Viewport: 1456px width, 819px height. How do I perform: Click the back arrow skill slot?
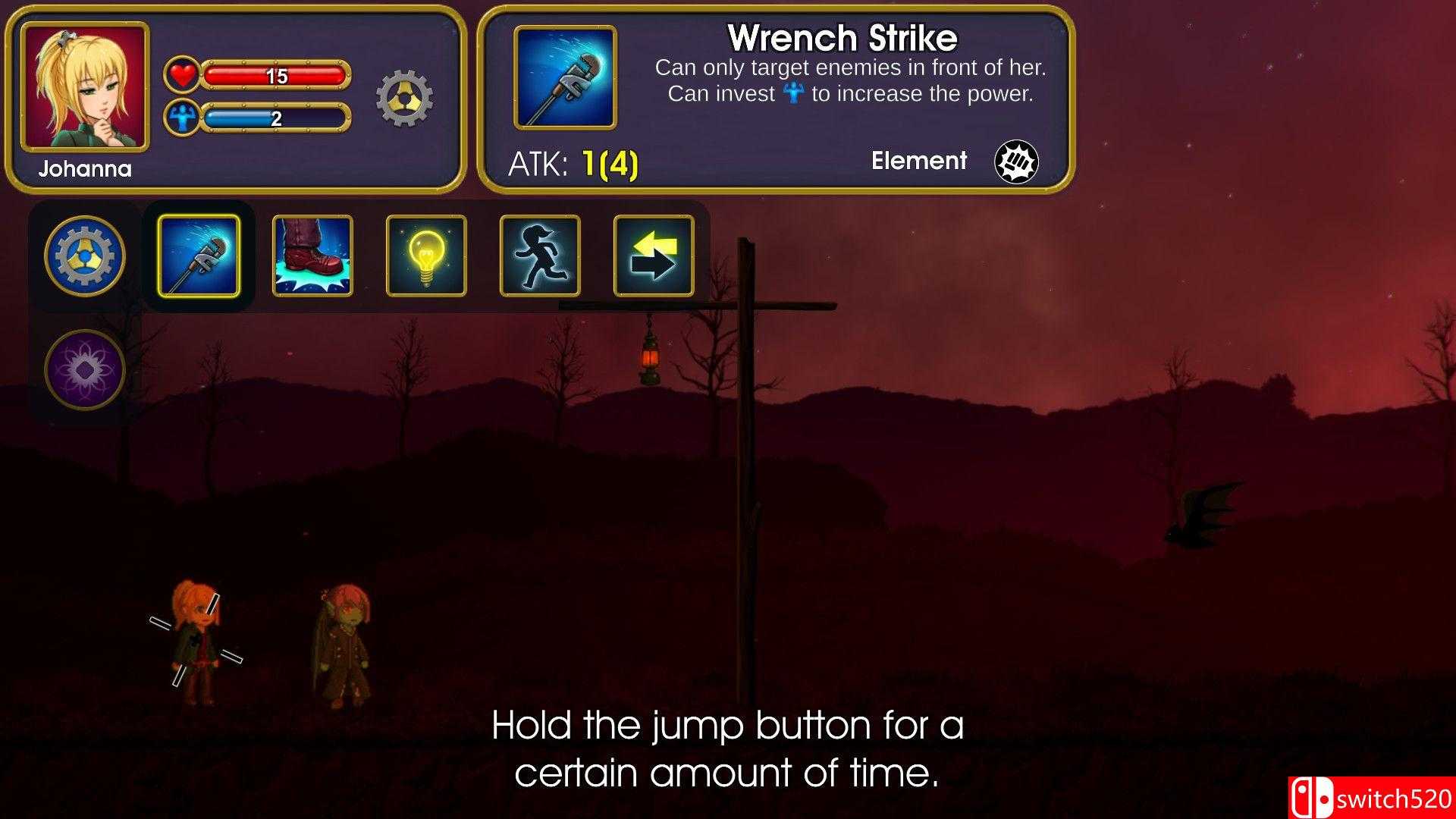tap(651, 256)
